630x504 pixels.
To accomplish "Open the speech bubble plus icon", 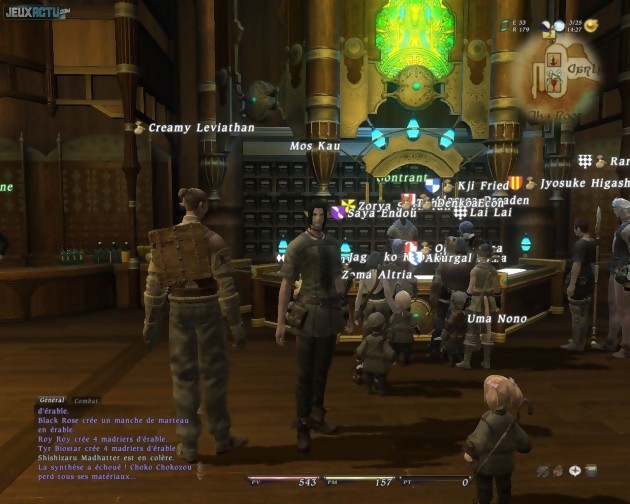I will coord(575,470).
